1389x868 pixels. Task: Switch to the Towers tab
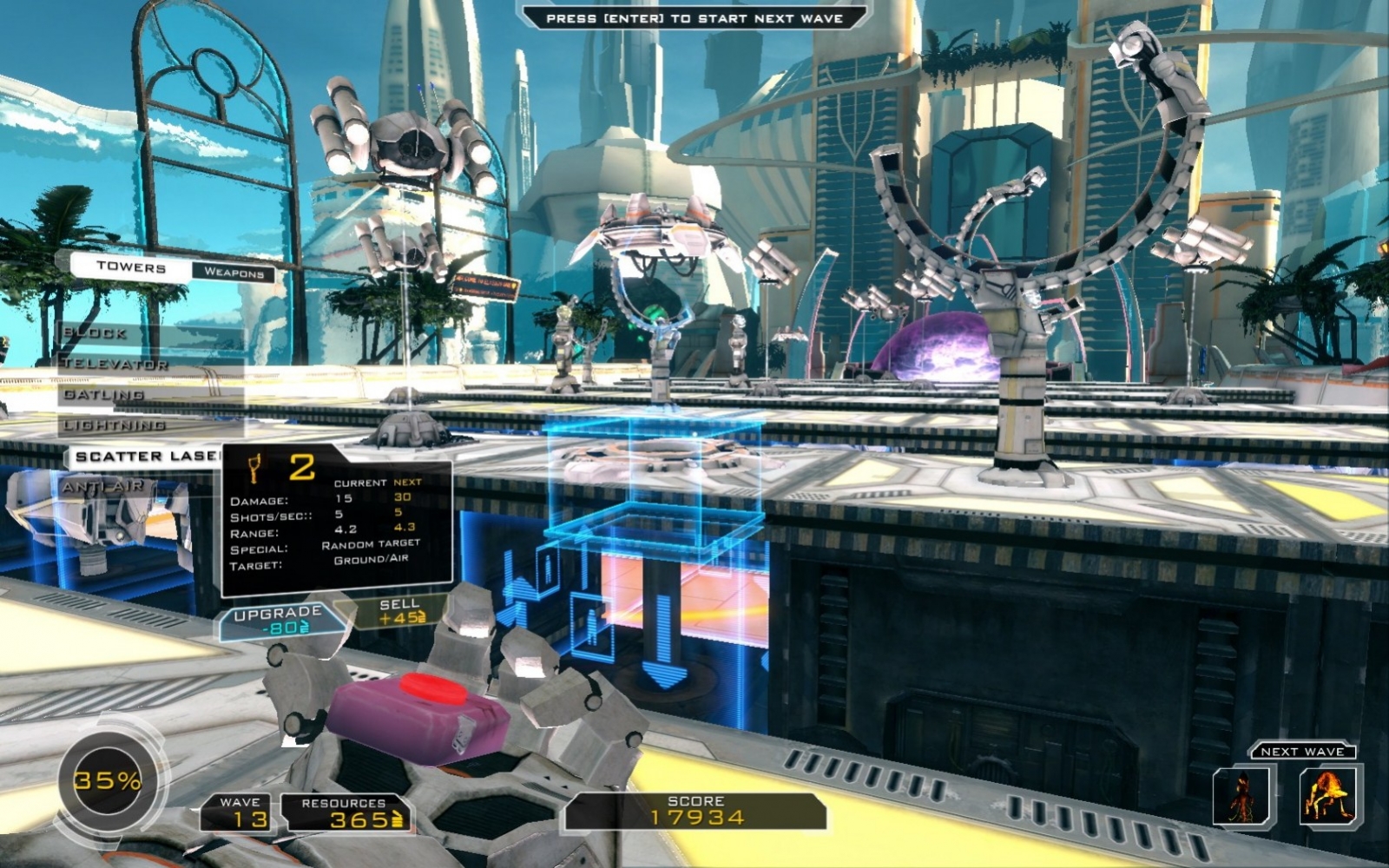(x=130, y=267)
